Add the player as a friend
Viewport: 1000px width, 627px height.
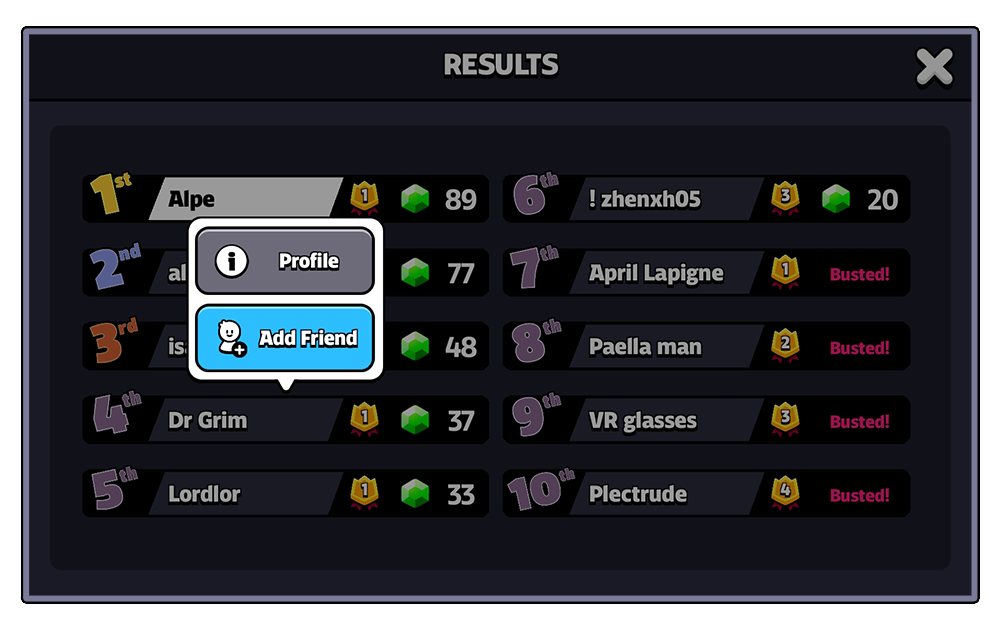(x=284, y=338)
